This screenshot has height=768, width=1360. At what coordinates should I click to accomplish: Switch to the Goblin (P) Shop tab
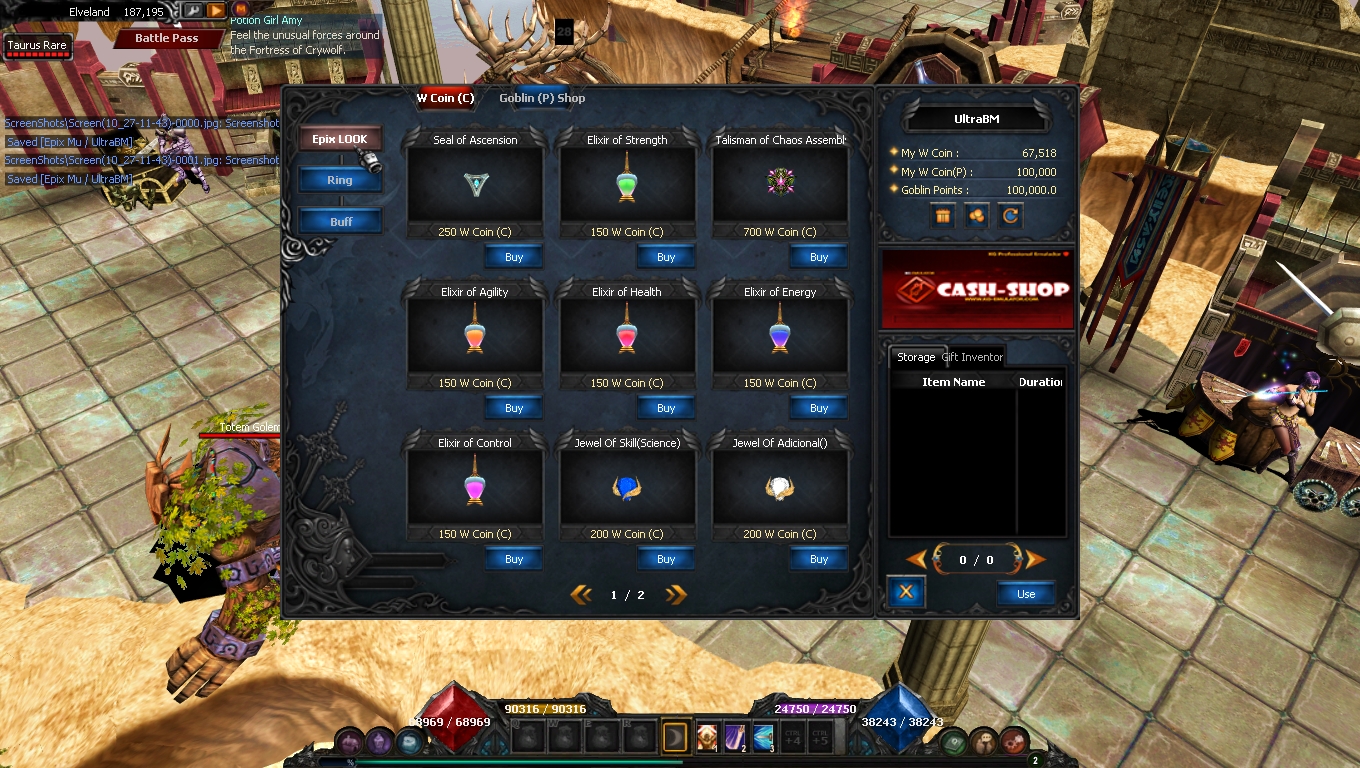pos(542,98)
